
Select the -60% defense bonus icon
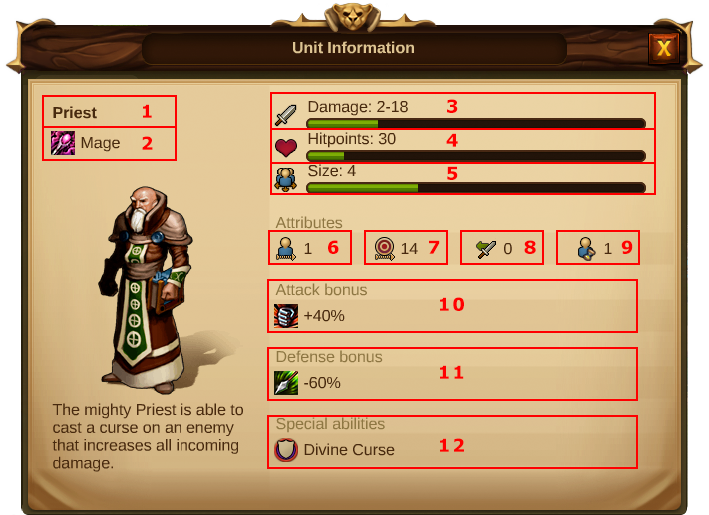pos(286,382)
